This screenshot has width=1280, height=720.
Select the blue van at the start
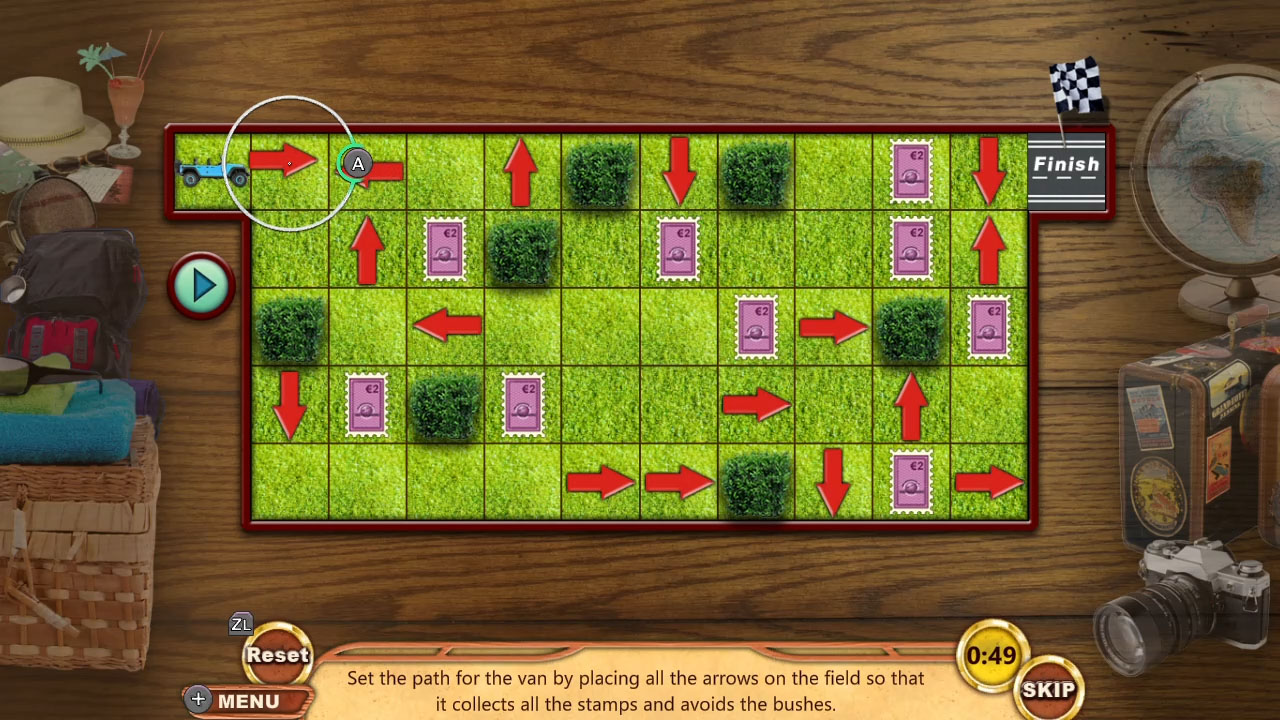[212, 173]
